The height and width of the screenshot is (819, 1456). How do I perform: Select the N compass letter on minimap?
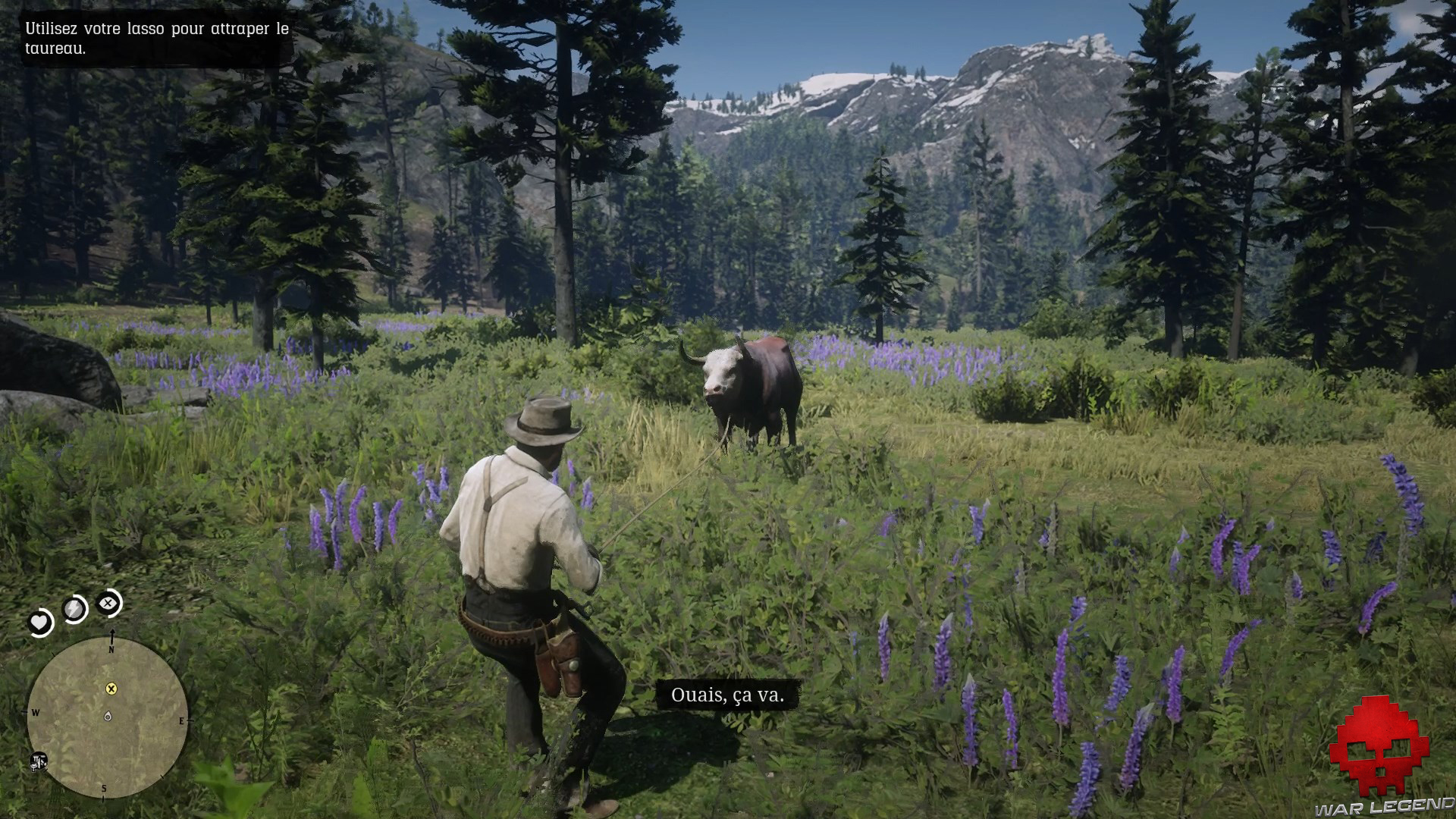pyautogui.click(x=111, y=648)
